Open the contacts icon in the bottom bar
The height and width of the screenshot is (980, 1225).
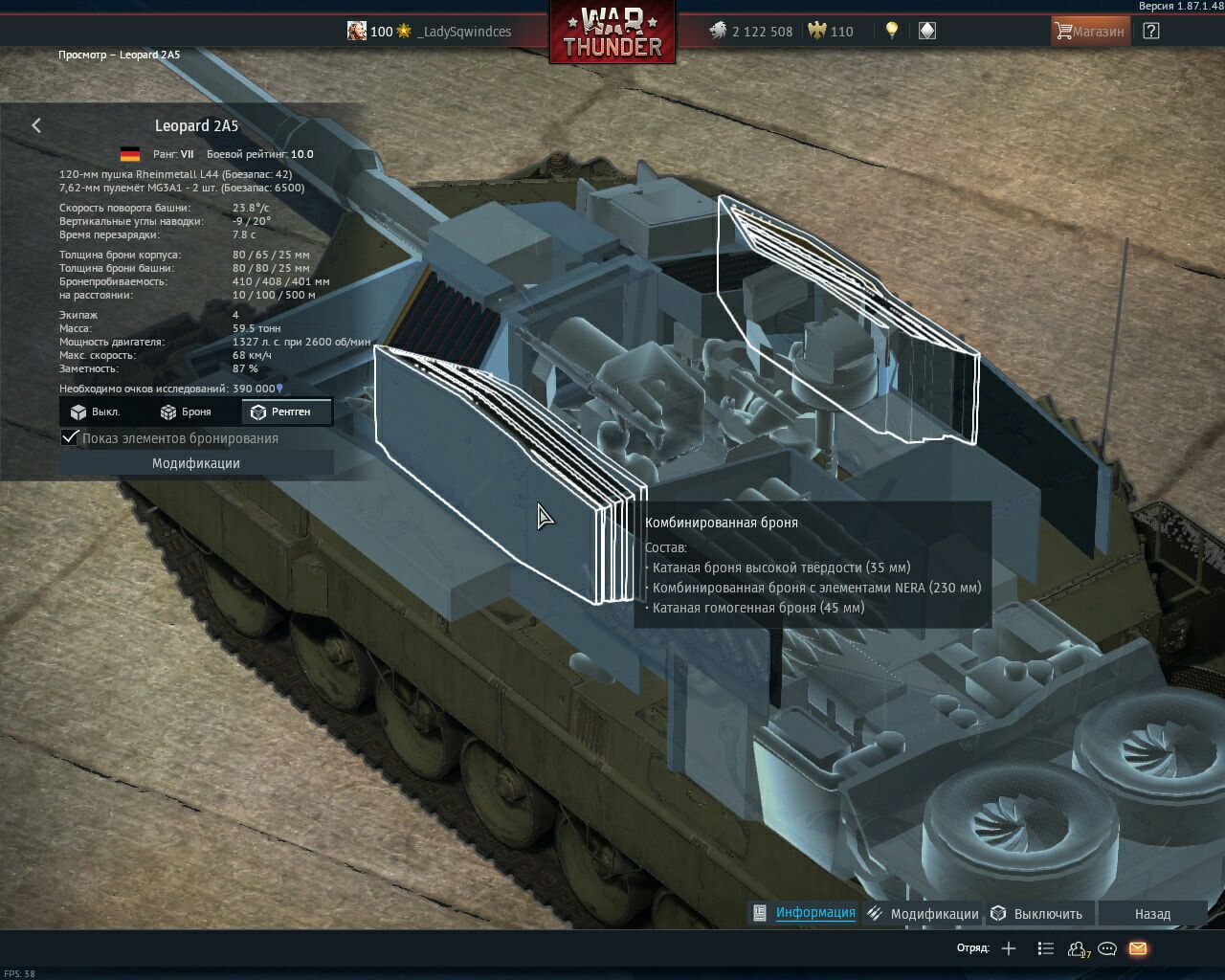[1077, 948]
